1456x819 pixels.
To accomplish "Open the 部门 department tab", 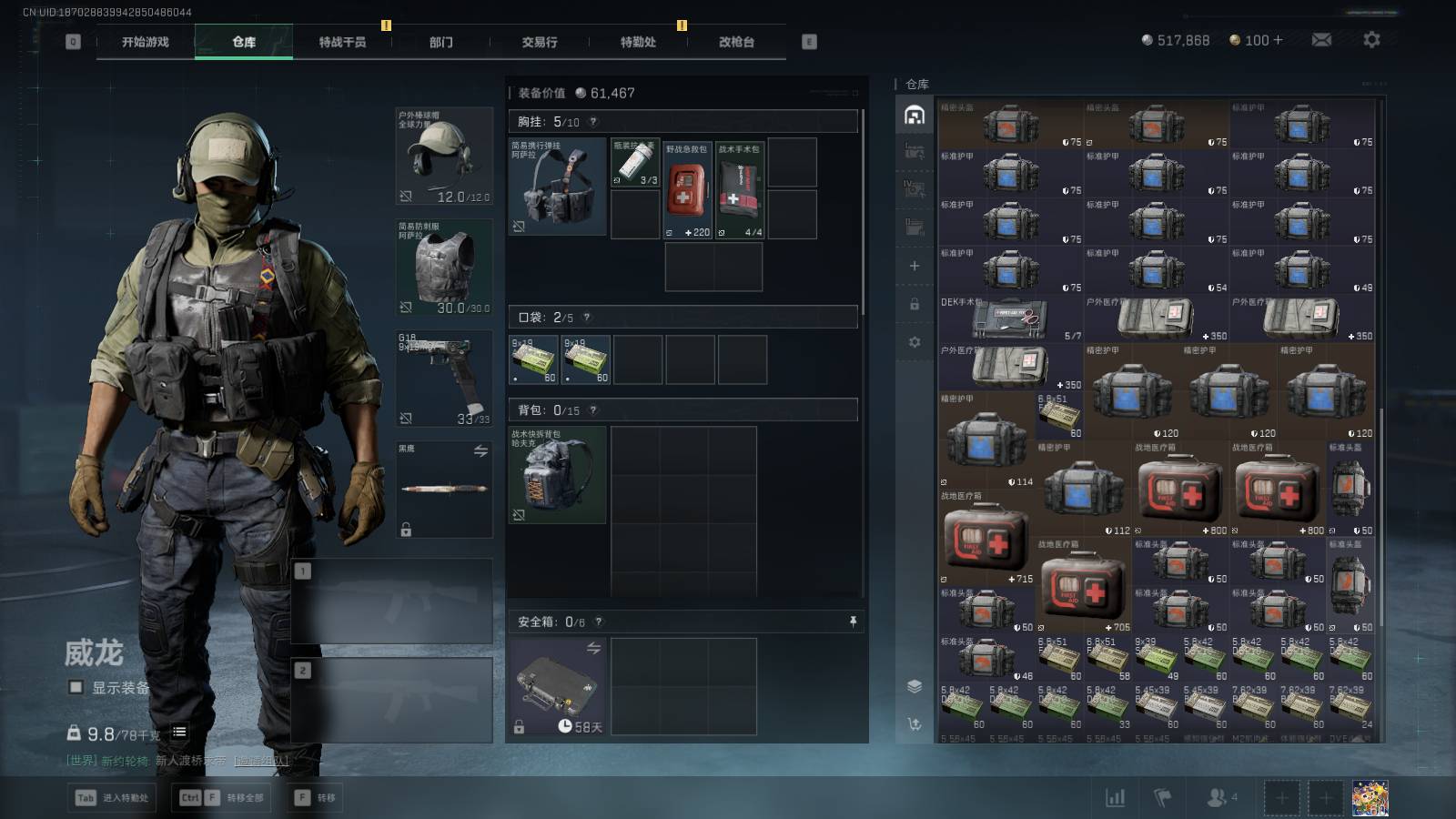I will pyautogui.click(x=441, y=42).
